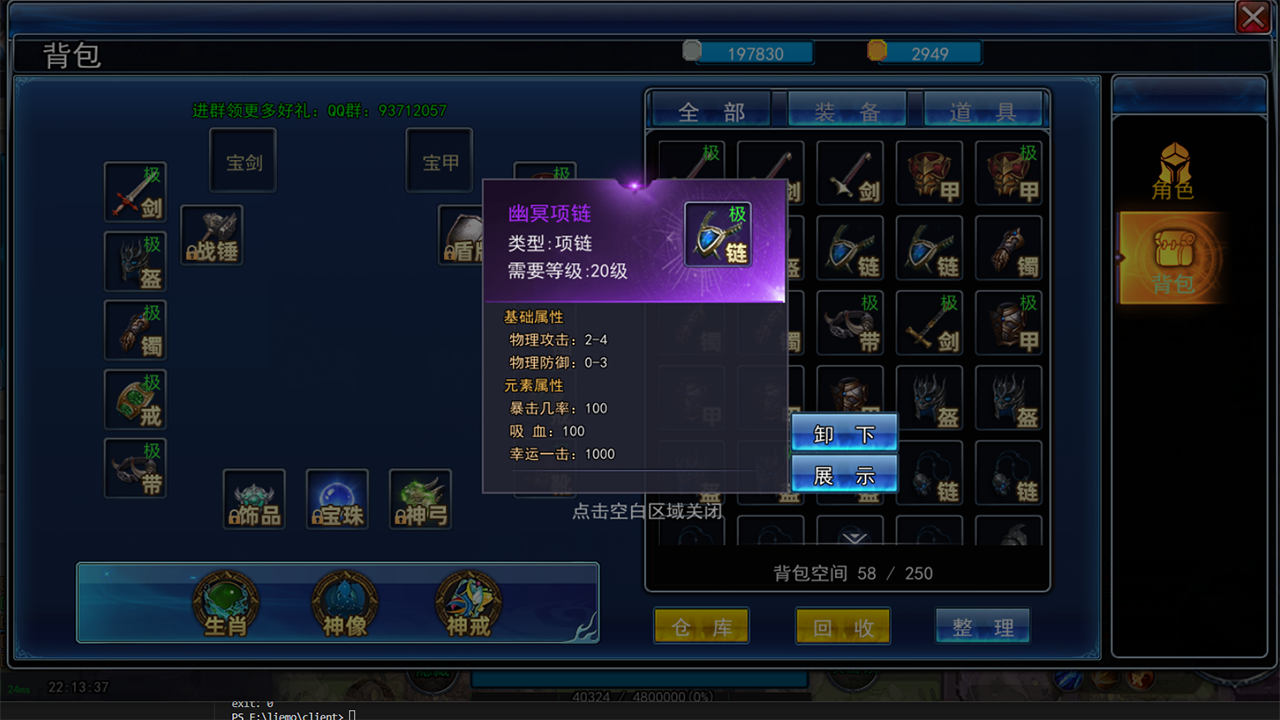Click the locked 宝珠 orb slot
Viewport: 1280px width, 720px height.
337,499
